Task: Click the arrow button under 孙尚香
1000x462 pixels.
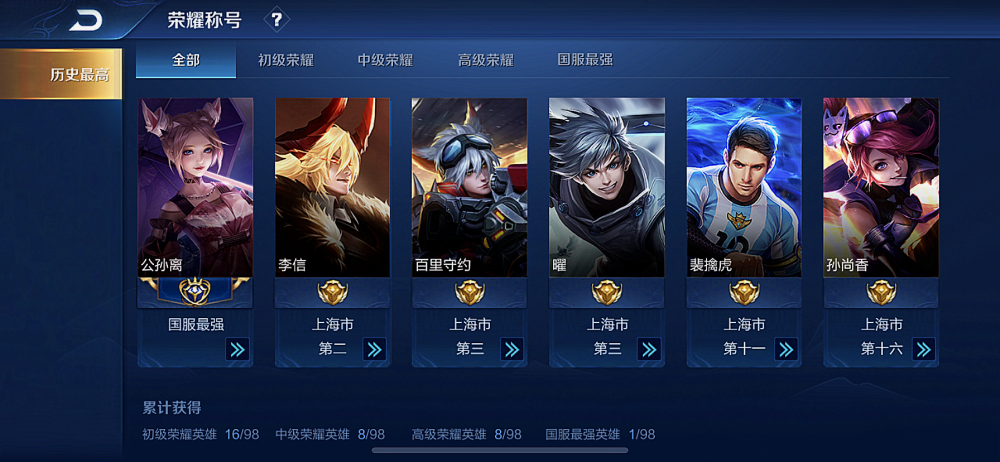Action: [x=923, y=349]
